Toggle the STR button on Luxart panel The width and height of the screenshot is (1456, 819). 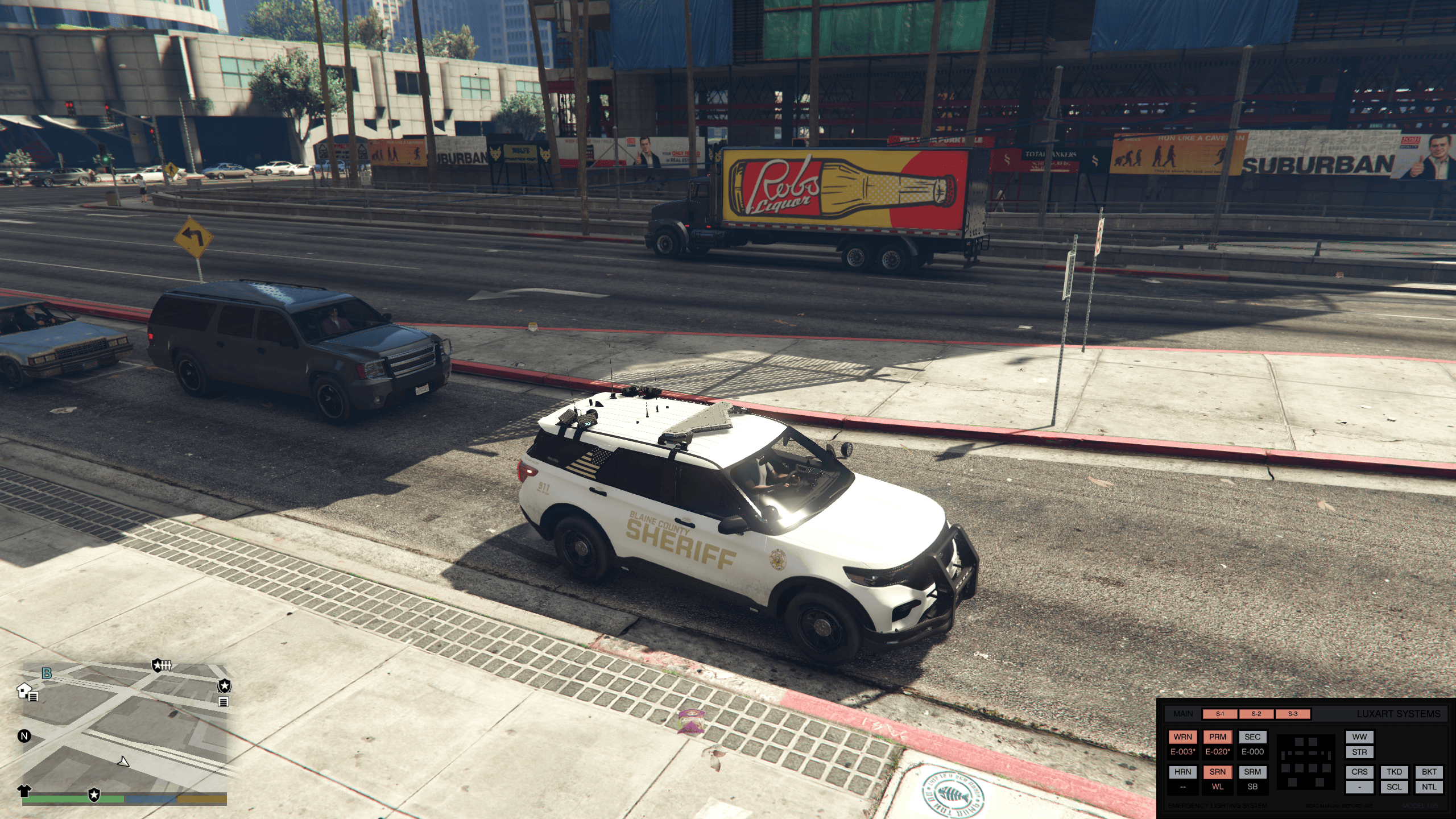coord(1359,752)
